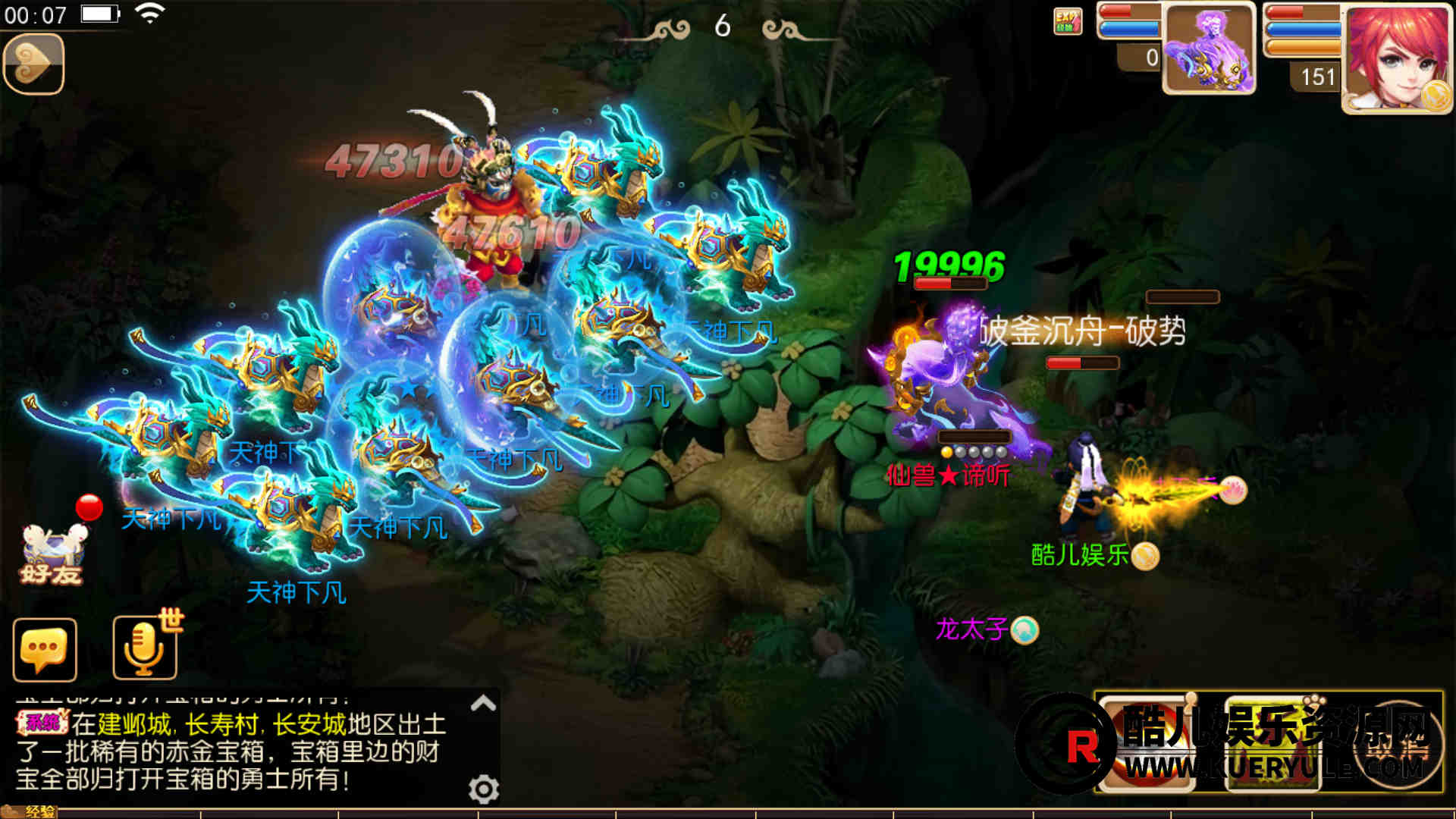
Task: Open the chat speech-bubble button
Action: pos(45,650)
